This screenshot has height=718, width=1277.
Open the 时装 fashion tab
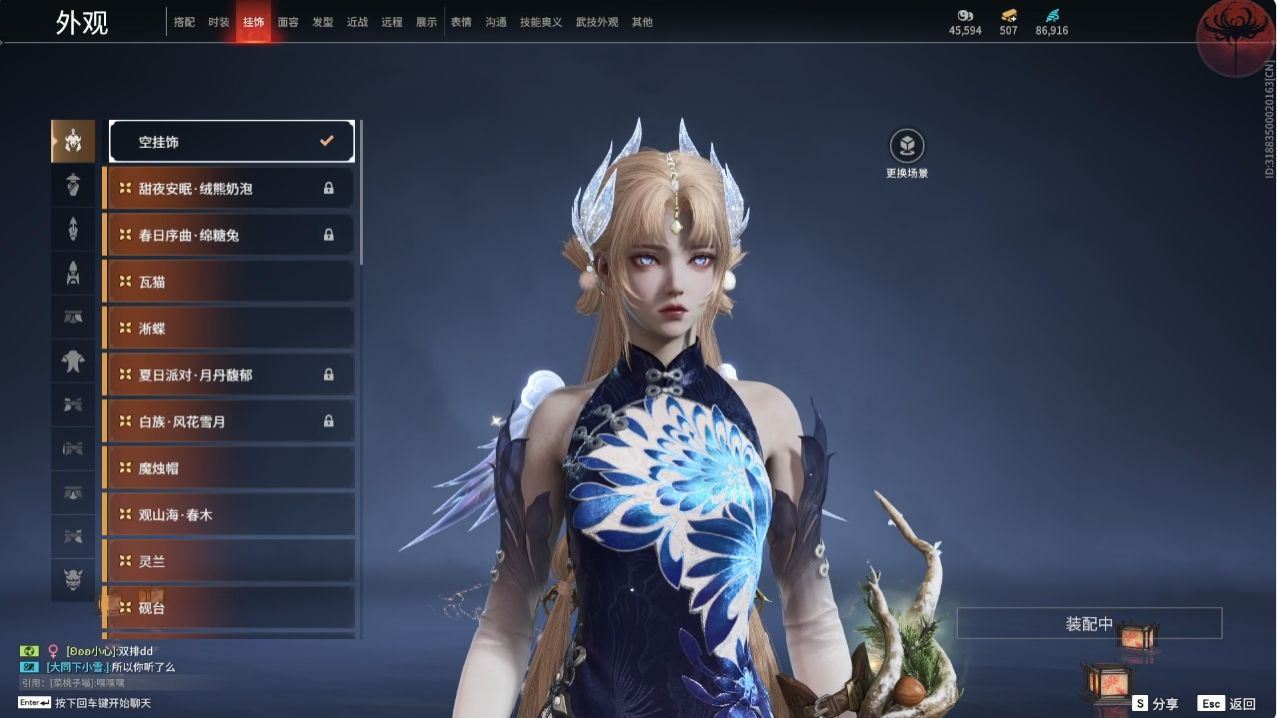(219, 22)
